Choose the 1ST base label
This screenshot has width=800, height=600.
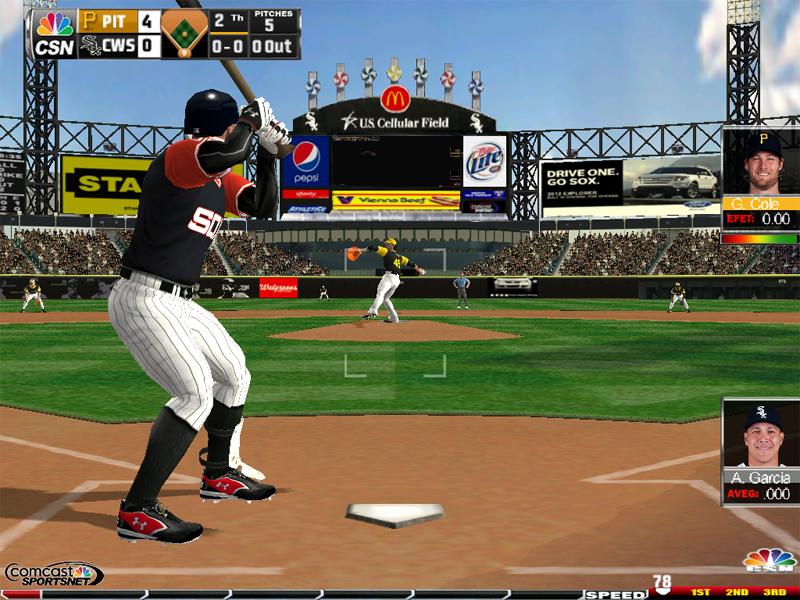(x=700, y=593)
